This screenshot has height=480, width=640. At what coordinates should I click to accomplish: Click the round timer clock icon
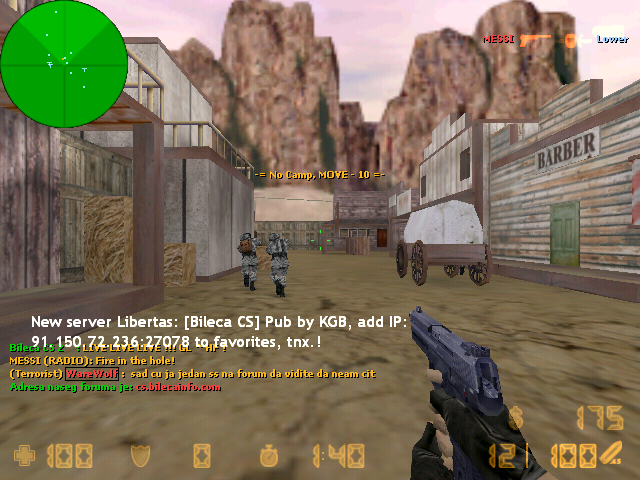click(x=269, y=457)
